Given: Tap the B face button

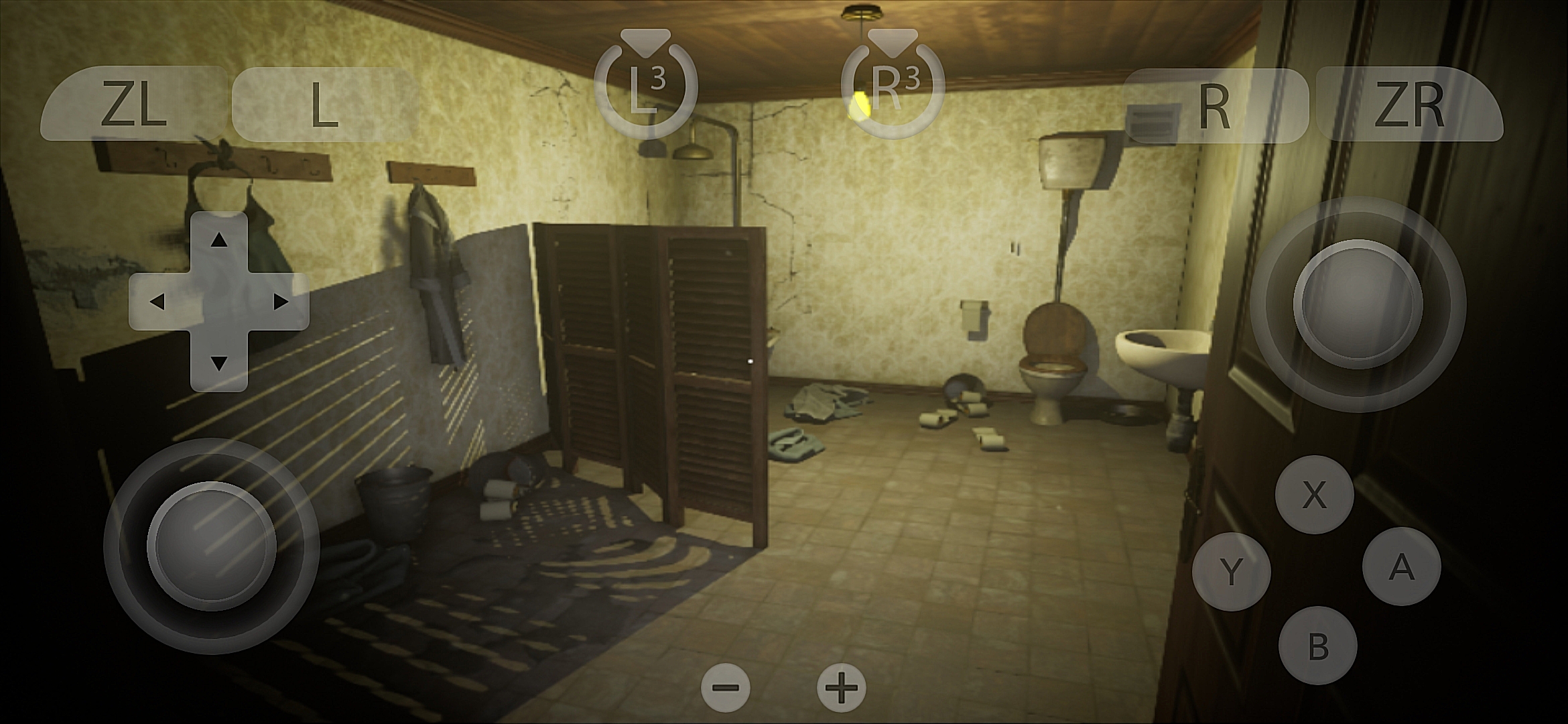Looking at the screenshot, I should tap(1317, 646).
